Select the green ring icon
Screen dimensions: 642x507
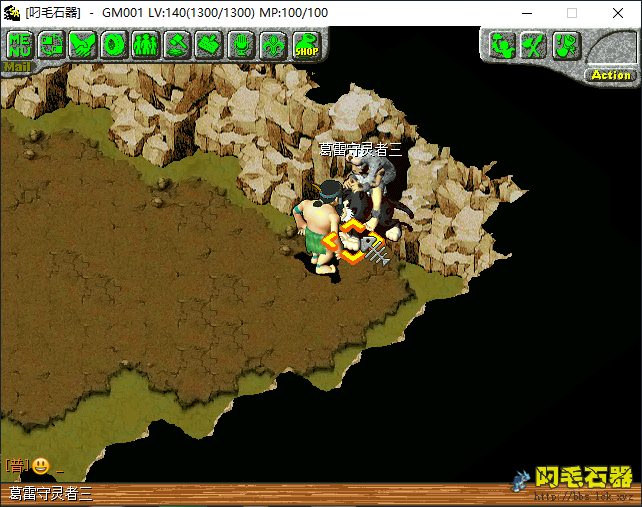pyautogui.click(x=114, y=44)
